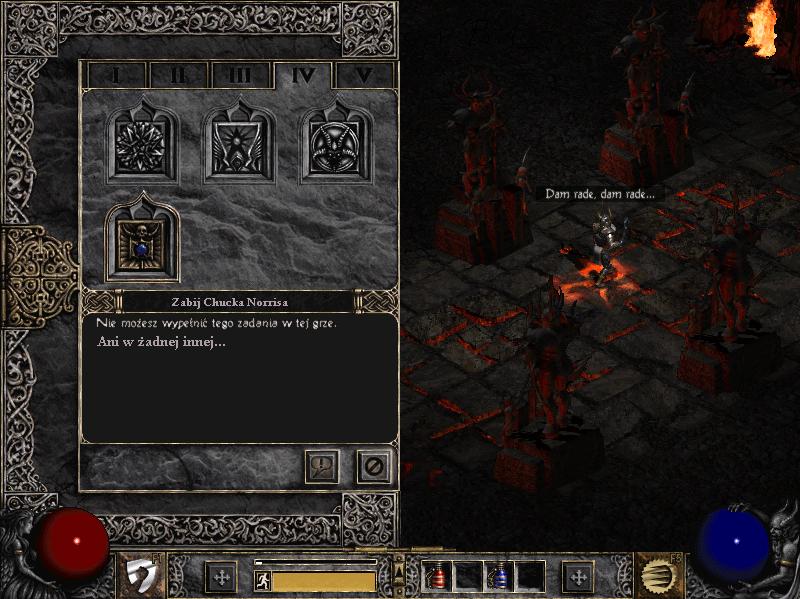This screenshot has width=800, height=599.
Task: Select the crystal star quest icon
Action: point(142,145)
